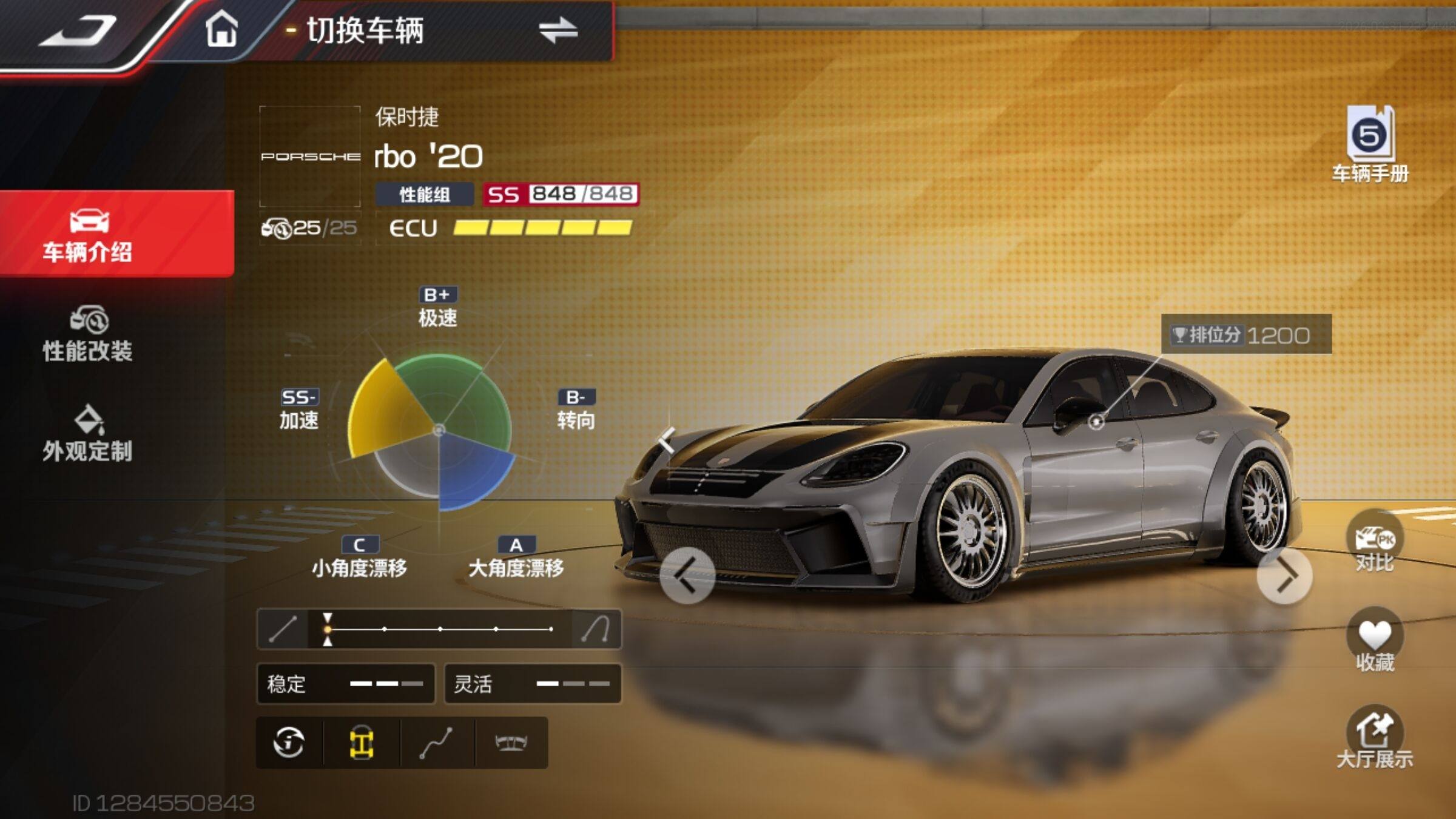This screenshot has height=819, width=1456.
Task: Select the curved-line handling preset icon
Action: coord(596,629)
